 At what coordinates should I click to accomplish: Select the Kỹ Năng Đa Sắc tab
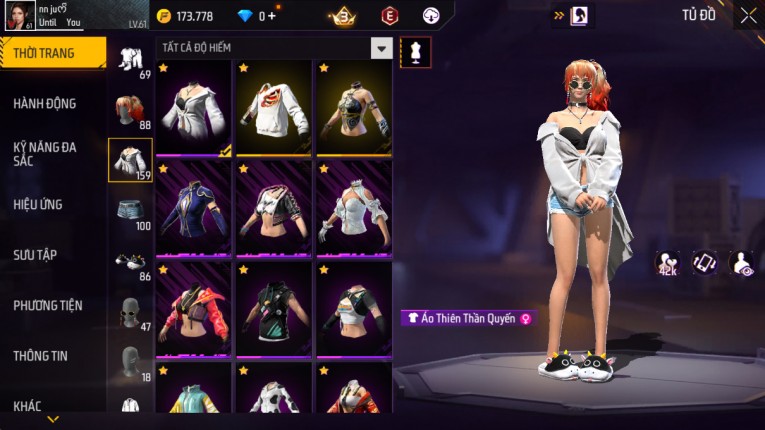pos(46,153)
